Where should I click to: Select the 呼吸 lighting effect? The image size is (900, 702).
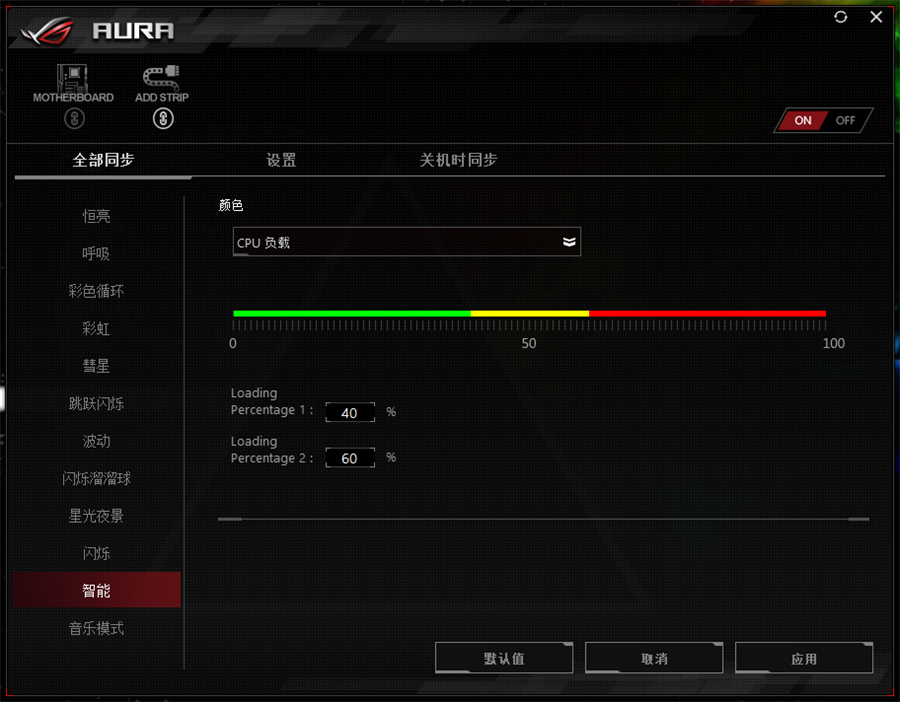(97, 254)
